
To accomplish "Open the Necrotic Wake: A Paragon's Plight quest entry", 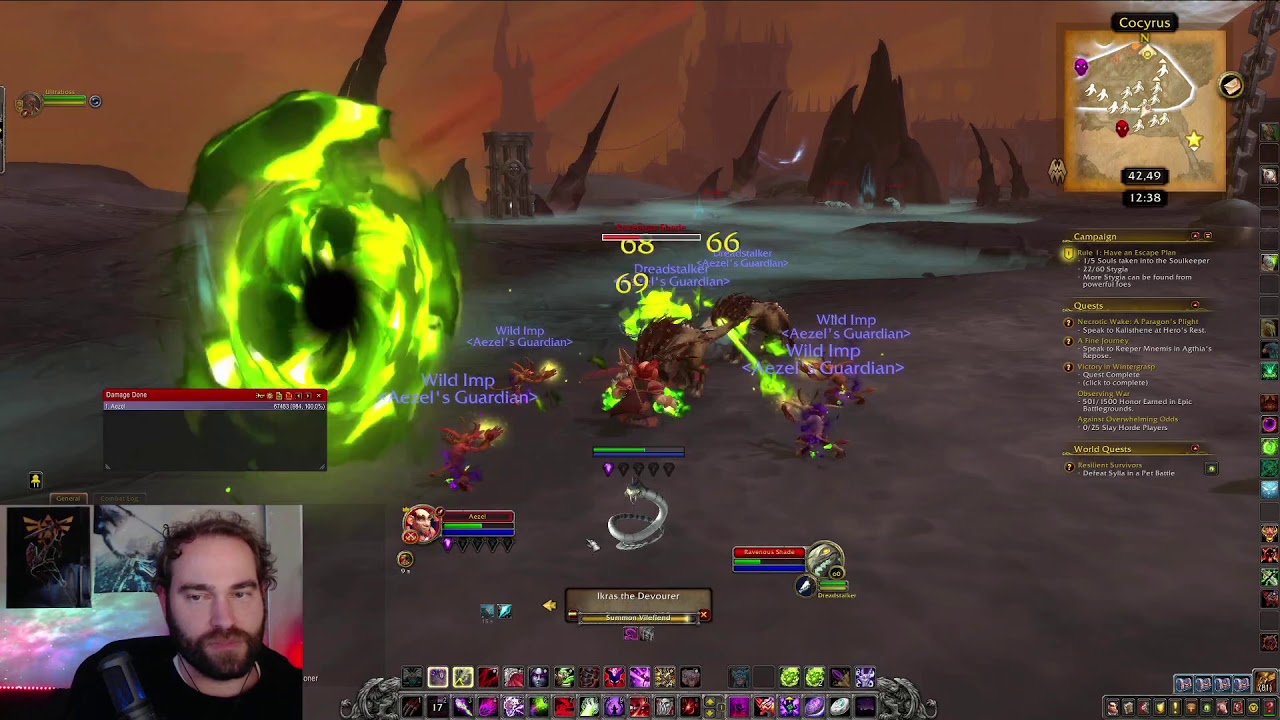I will click(1137, 321).
